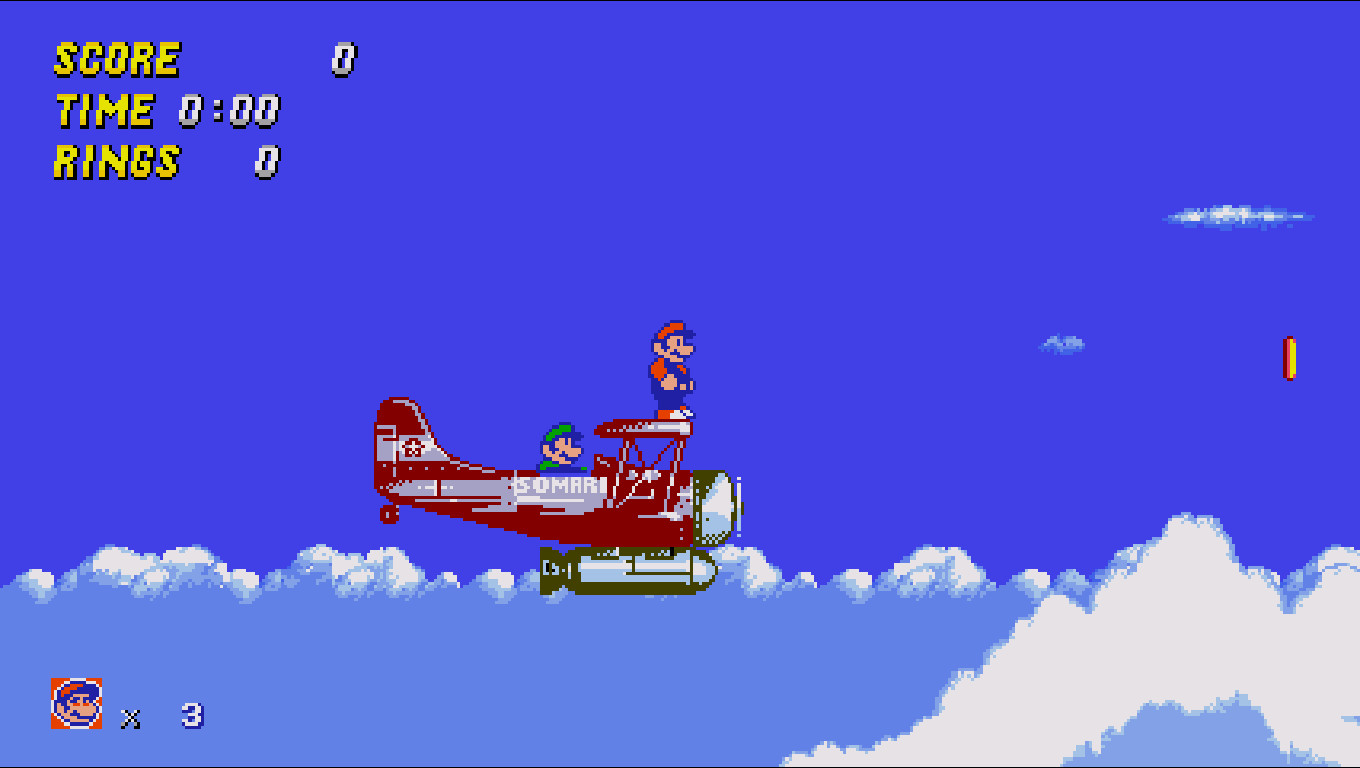Click the yellow SCORE label

pos(115,58)
